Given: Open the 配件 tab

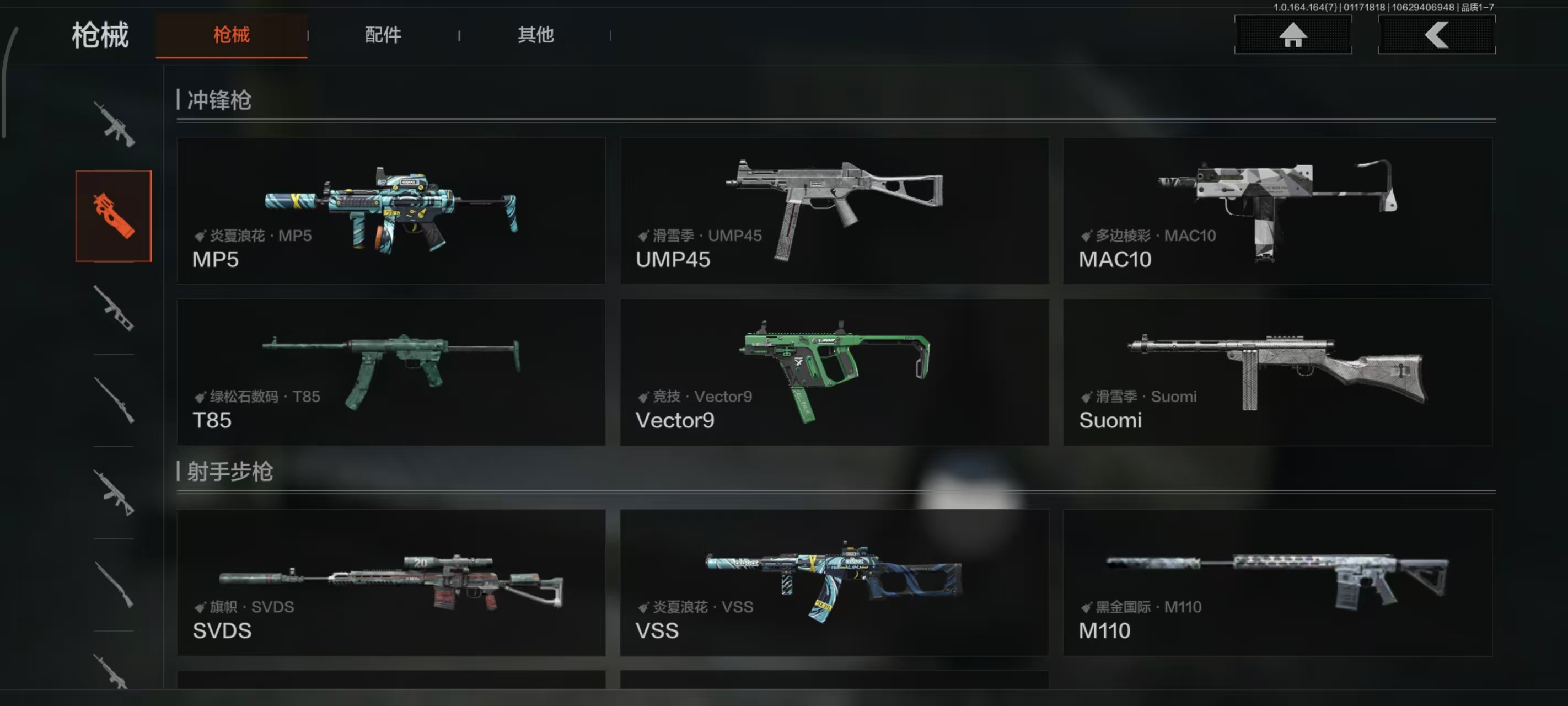Looking at the screenshot, I should click(383, 35).
